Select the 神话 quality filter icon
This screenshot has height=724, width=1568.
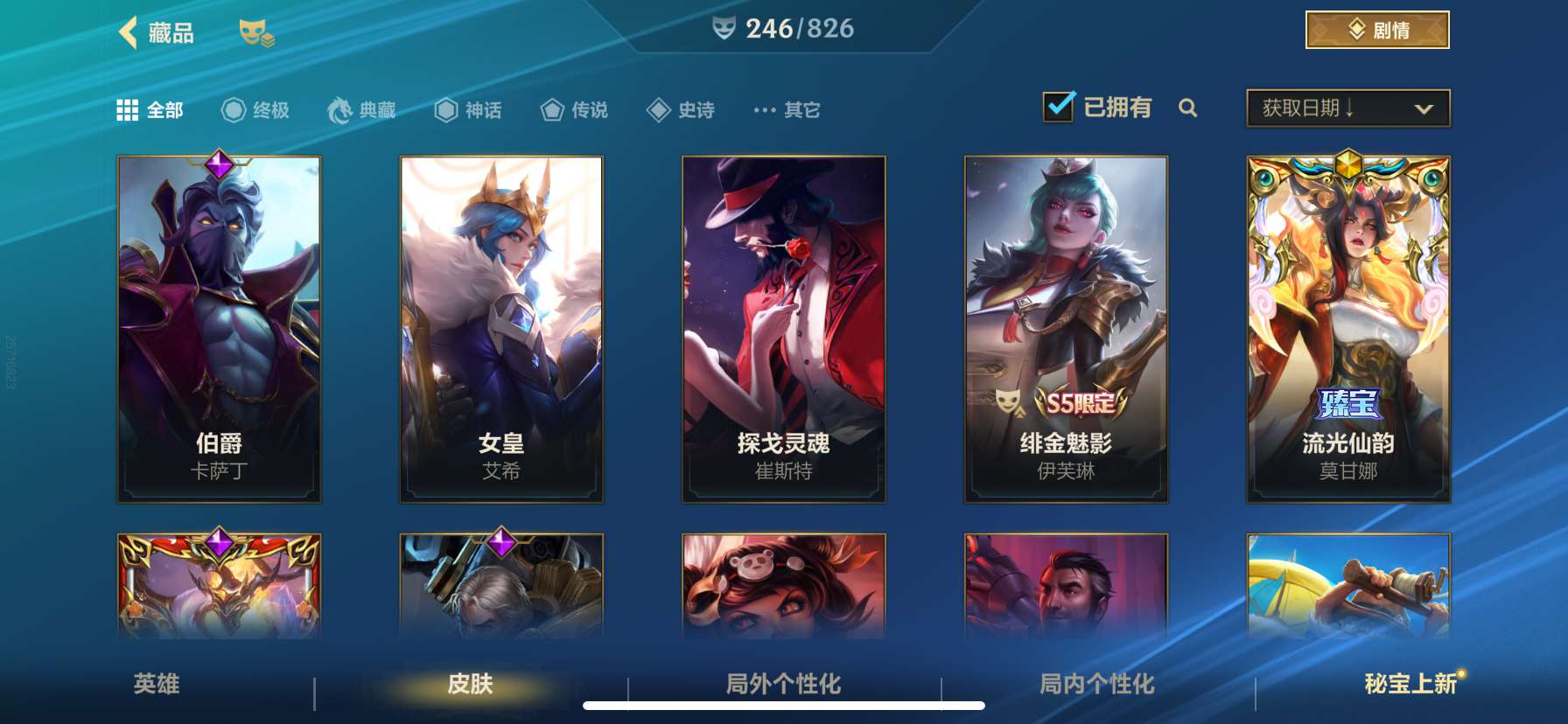click(446, 110)
